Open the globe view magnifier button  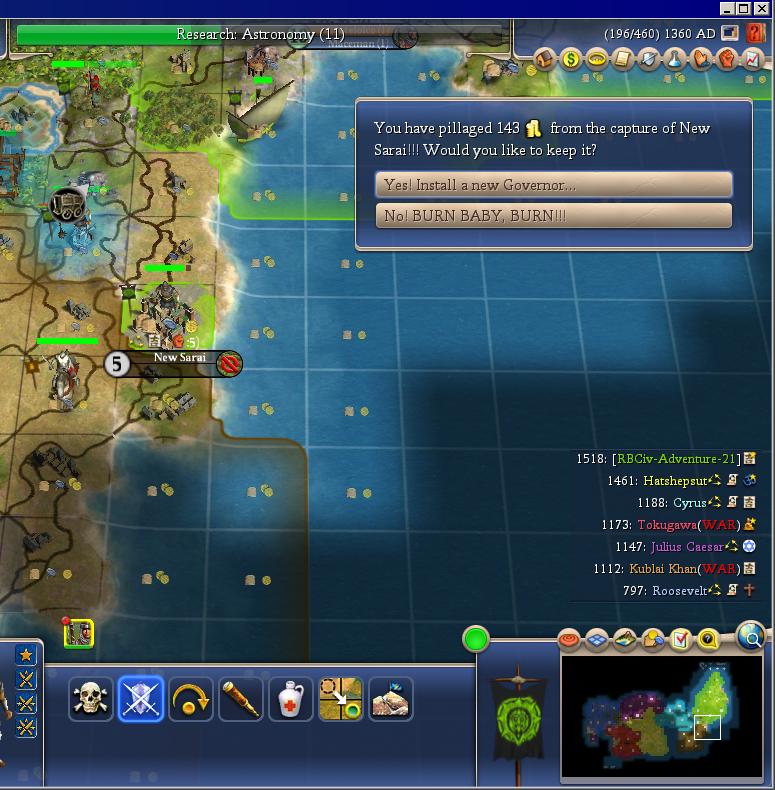pos(750,636)
